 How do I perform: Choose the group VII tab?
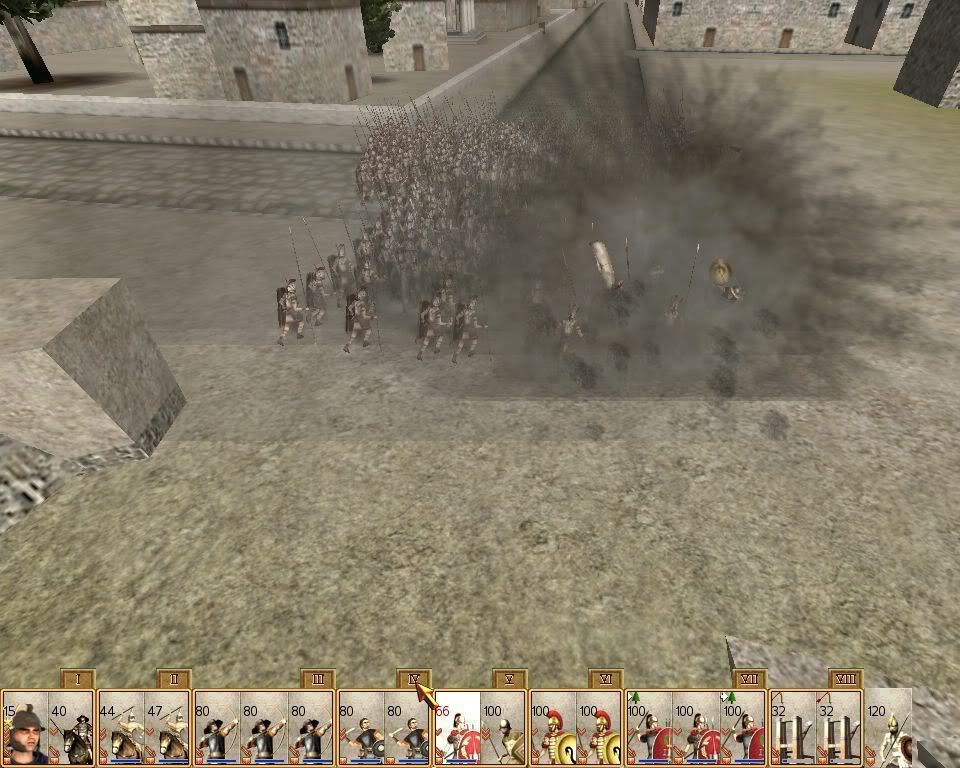(749, 679)
